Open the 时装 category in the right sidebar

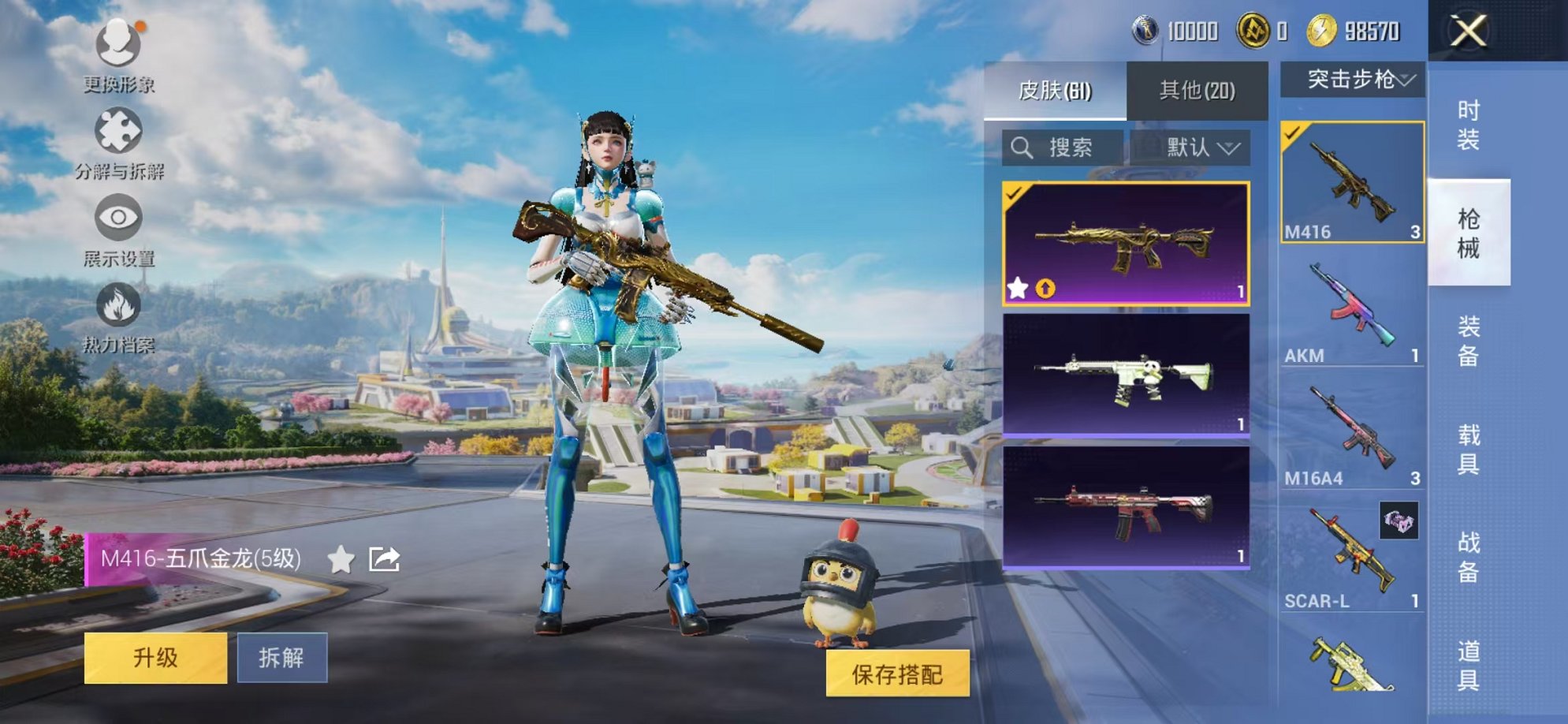point(1469,124)
